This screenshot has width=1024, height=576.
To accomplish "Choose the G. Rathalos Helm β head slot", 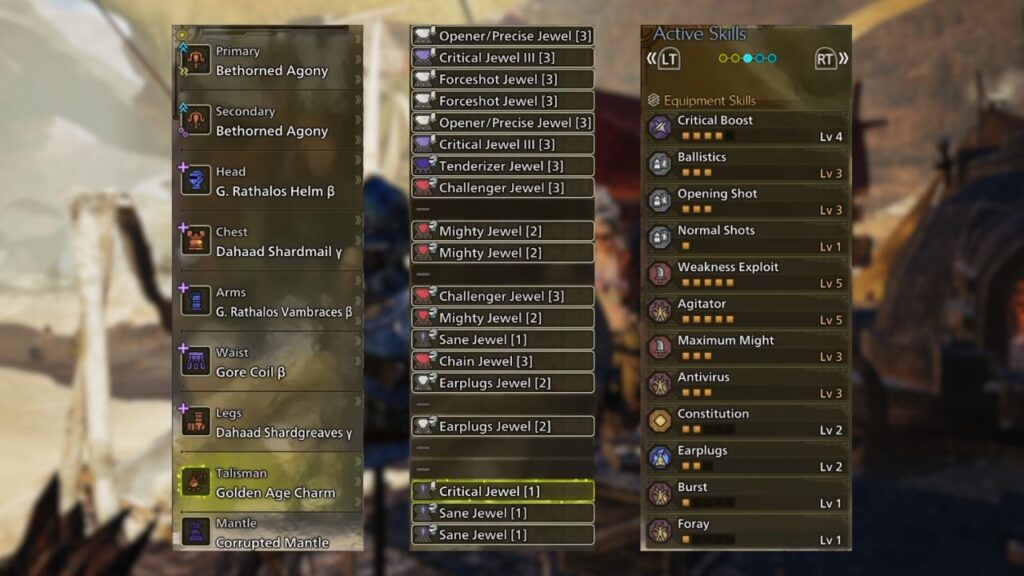I will [x=268, y=182].
